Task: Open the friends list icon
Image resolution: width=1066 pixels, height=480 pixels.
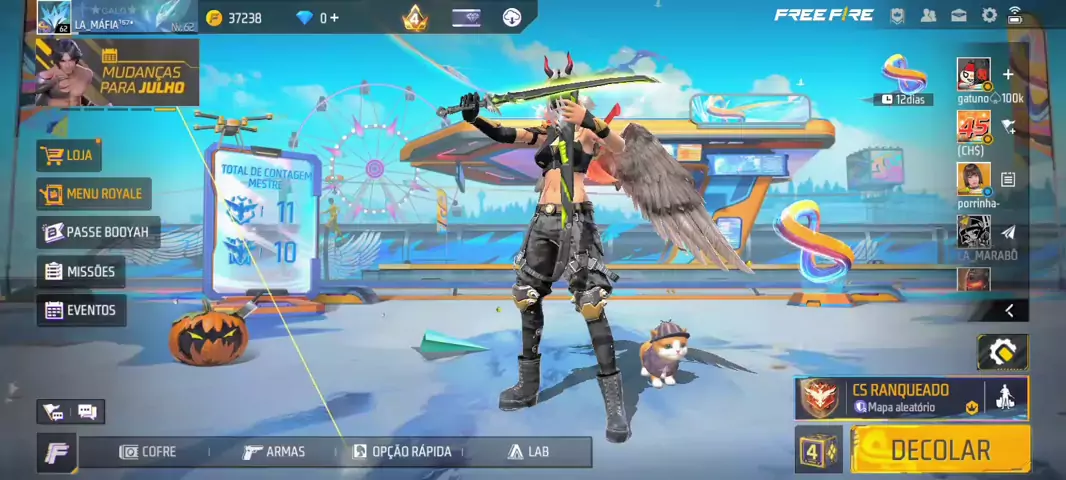Action: [929, 15]
